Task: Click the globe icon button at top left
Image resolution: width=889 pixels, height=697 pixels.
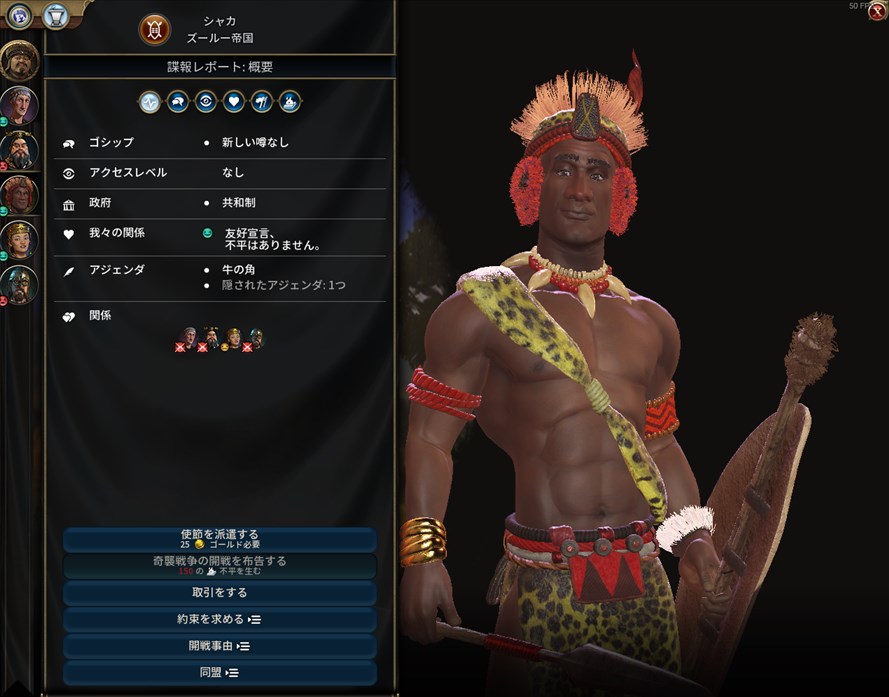Action: (19, 15)
